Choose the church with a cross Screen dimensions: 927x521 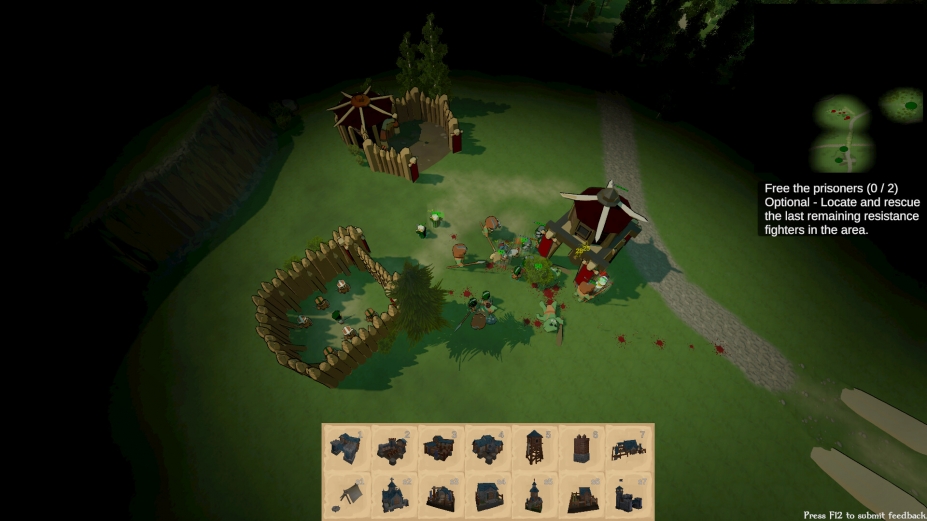pos(393,493)
